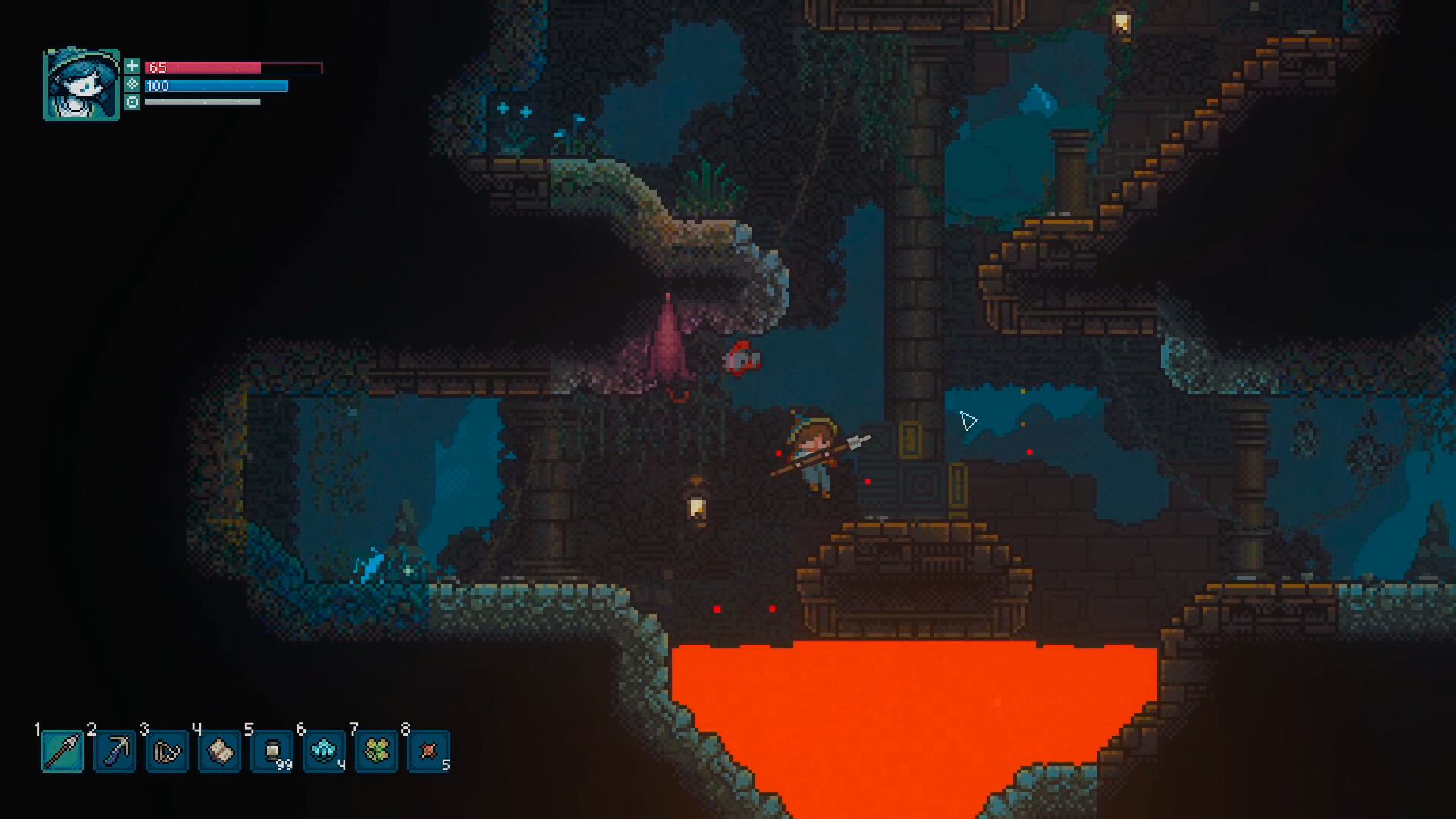
Task: Click the diamond mana icon beside the blue bar
Action: (x=134, y=86)
